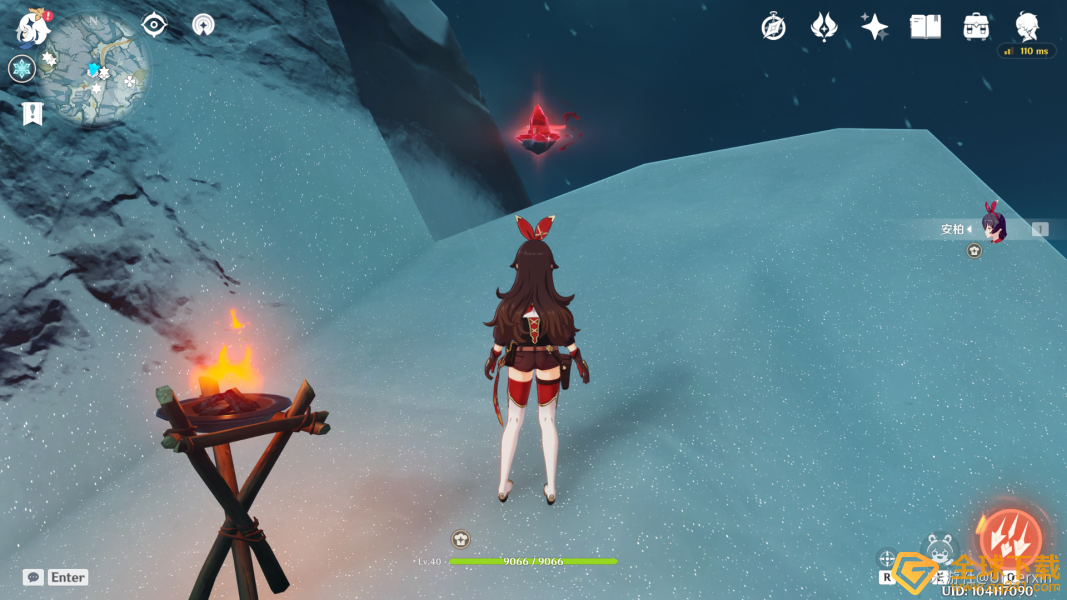1067x600 pixels.
Task: Open the Wish star icon
Action: coord(874,27)
